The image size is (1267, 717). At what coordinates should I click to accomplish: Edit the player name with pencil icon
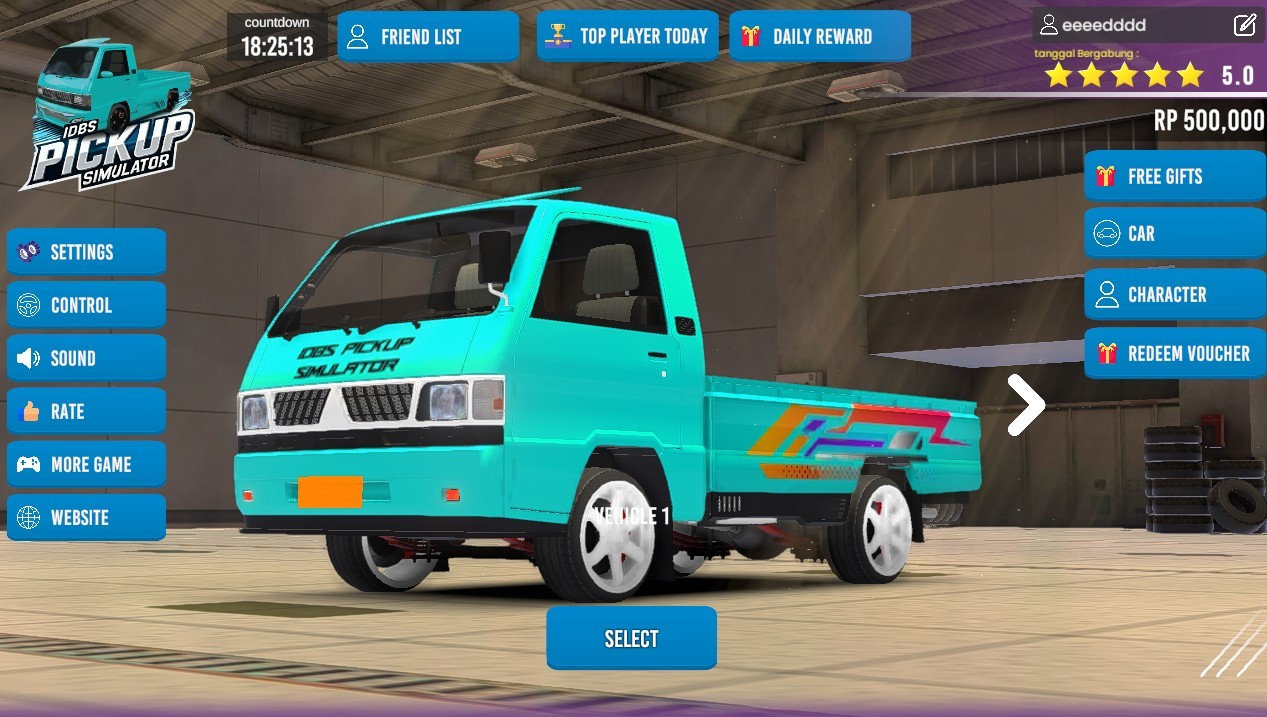coord(1244,25)
